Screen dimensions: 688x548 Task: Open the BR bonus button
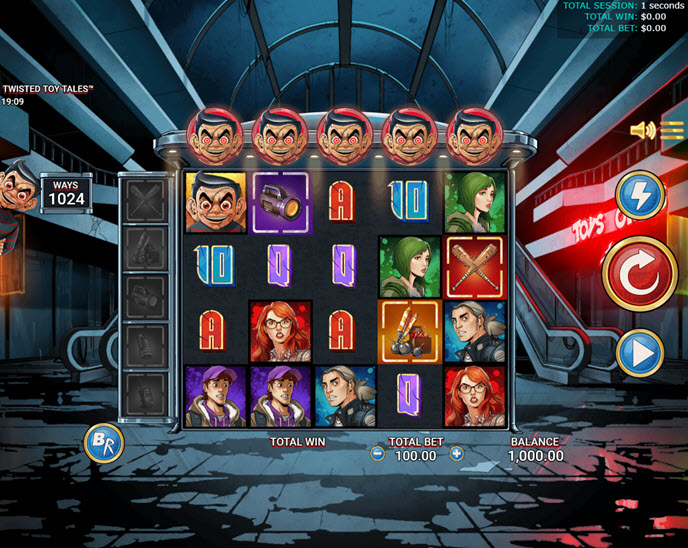pyautogui.click(x=103, y=442)
